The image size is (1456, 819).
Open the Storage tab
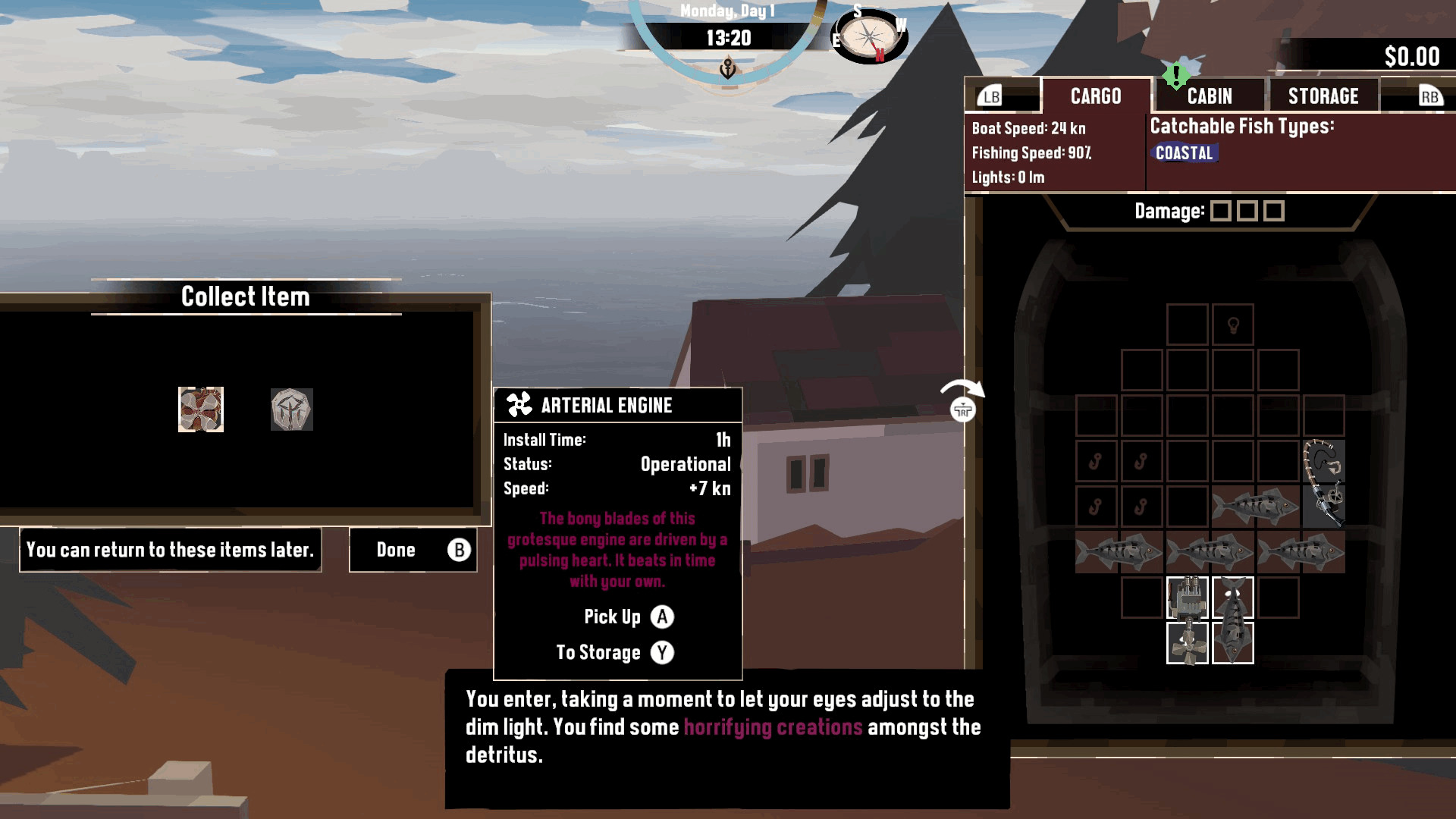tap(1323, 96)
